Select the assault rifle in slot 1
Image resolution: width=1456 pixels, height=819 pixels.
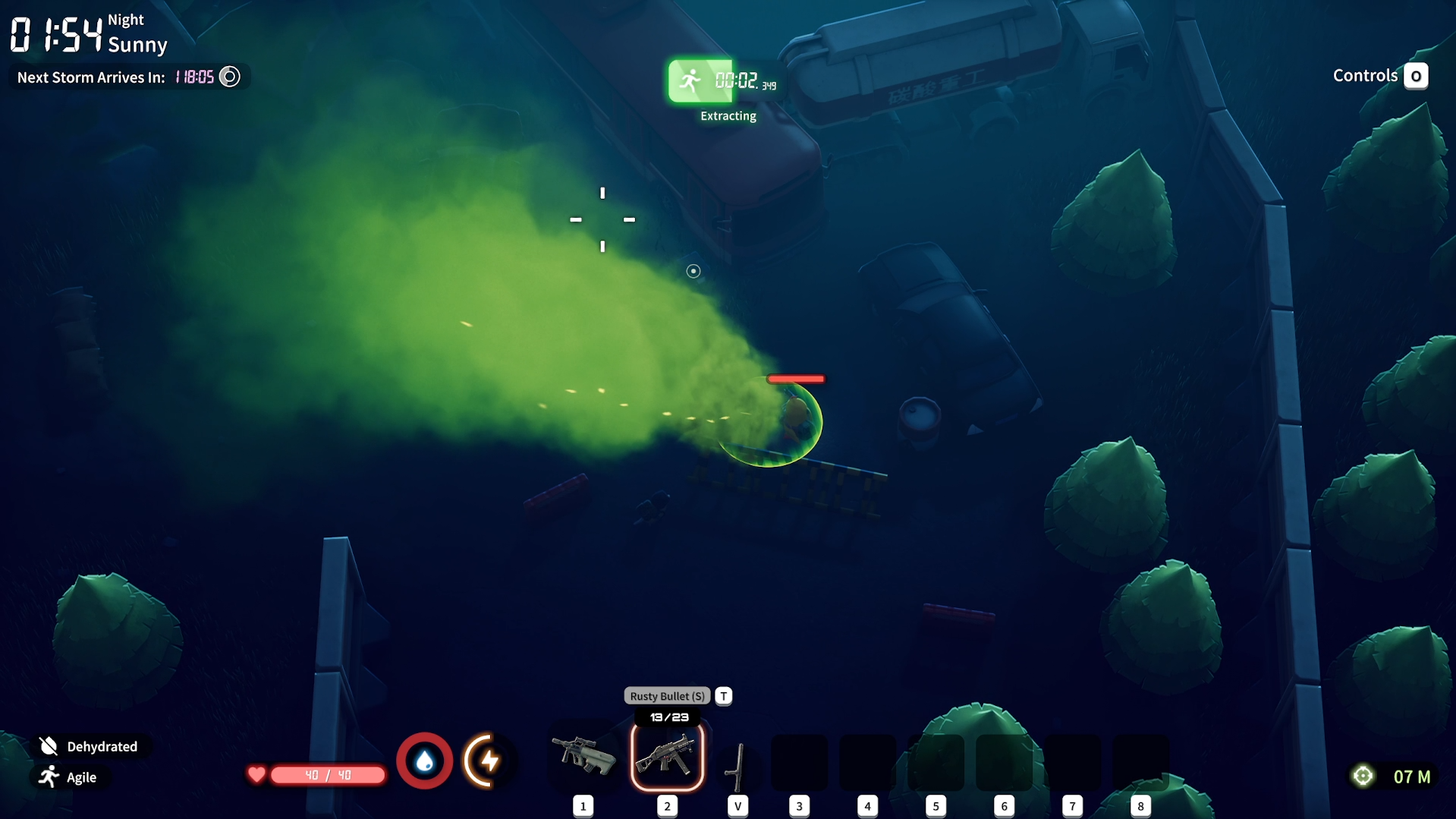[x=583, y=756]
